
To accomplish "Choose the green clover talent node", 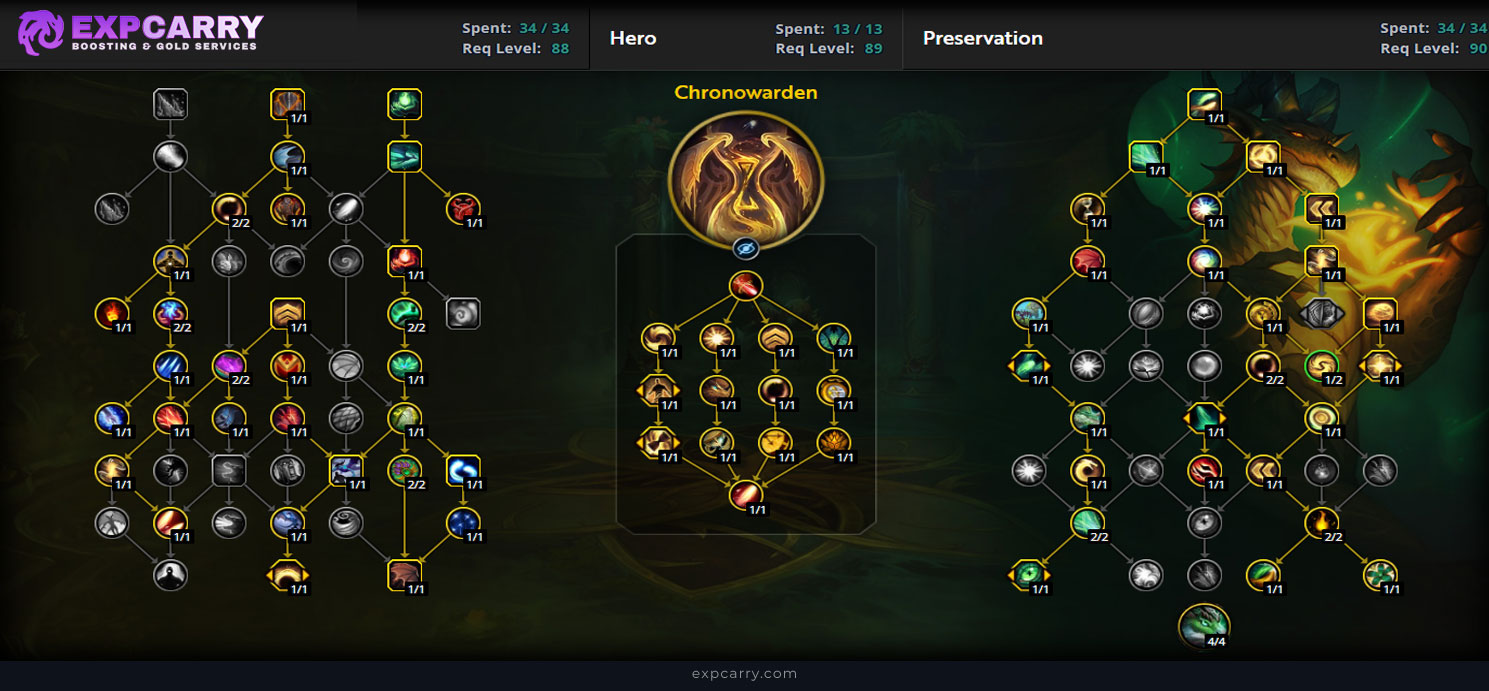I will click(x=1380, y=574).
